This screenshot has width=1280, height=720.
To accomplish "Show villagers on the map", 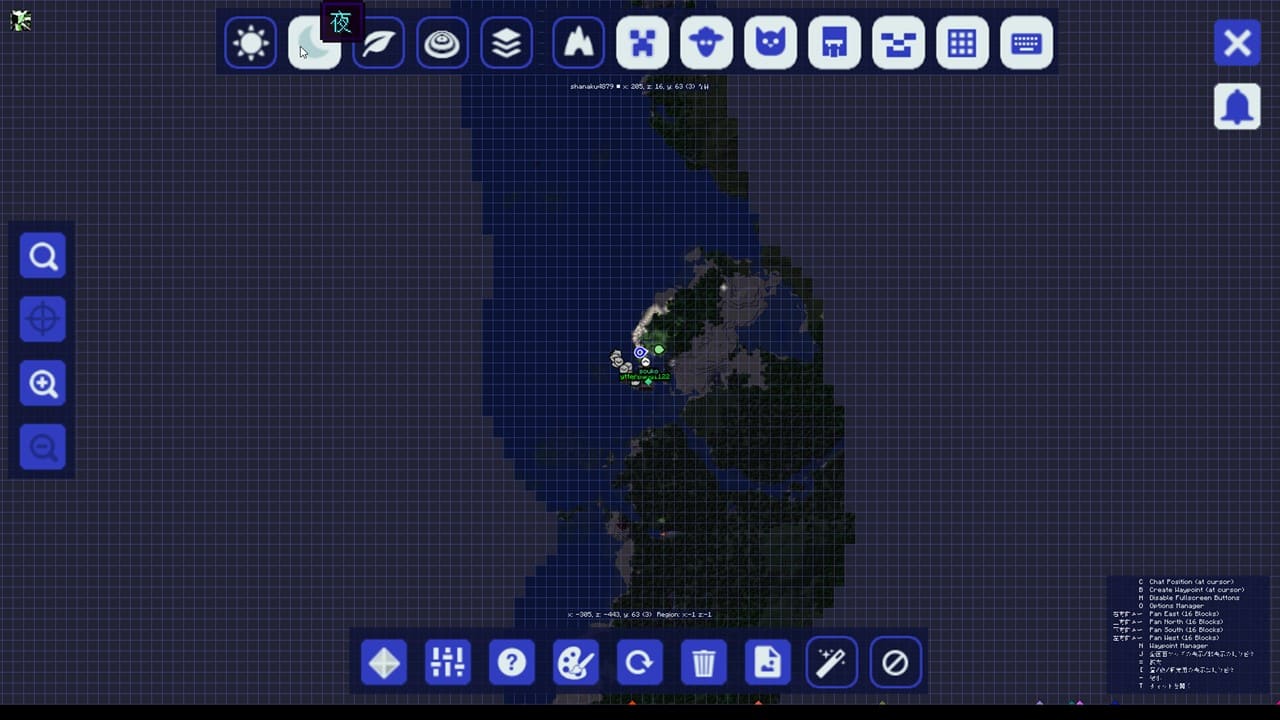I will coord(834,43).
